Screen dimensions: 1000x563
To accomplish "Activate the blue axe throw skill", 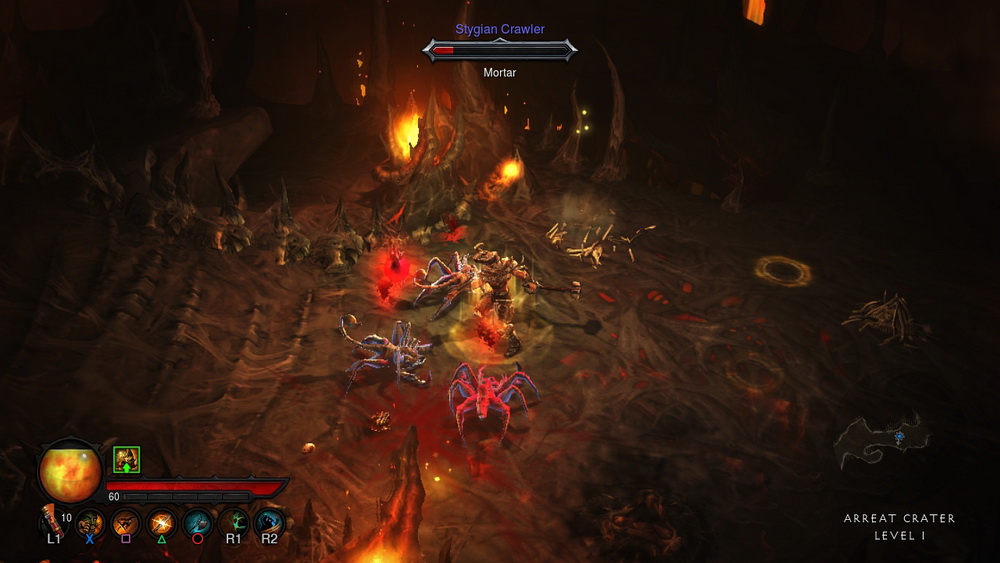I will [x=198, y=522].
